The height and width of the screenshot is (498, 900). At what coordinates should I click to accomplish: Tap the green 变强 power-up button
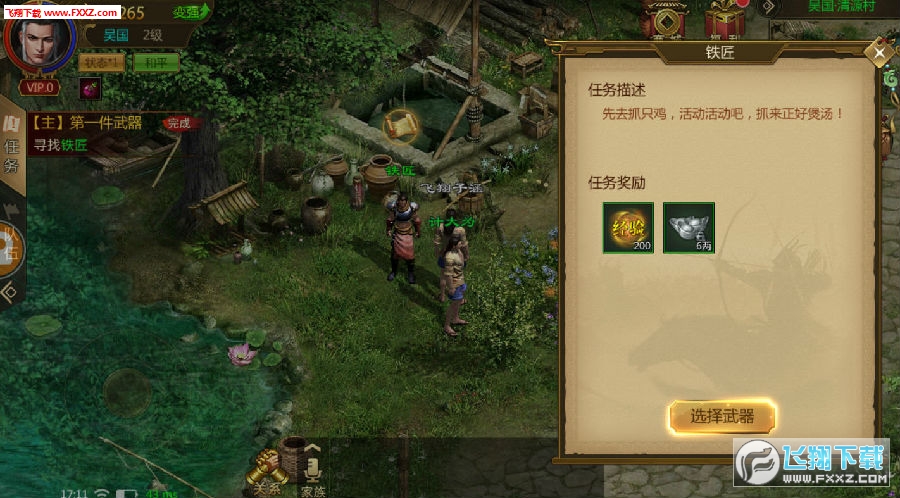pos(190,11)
